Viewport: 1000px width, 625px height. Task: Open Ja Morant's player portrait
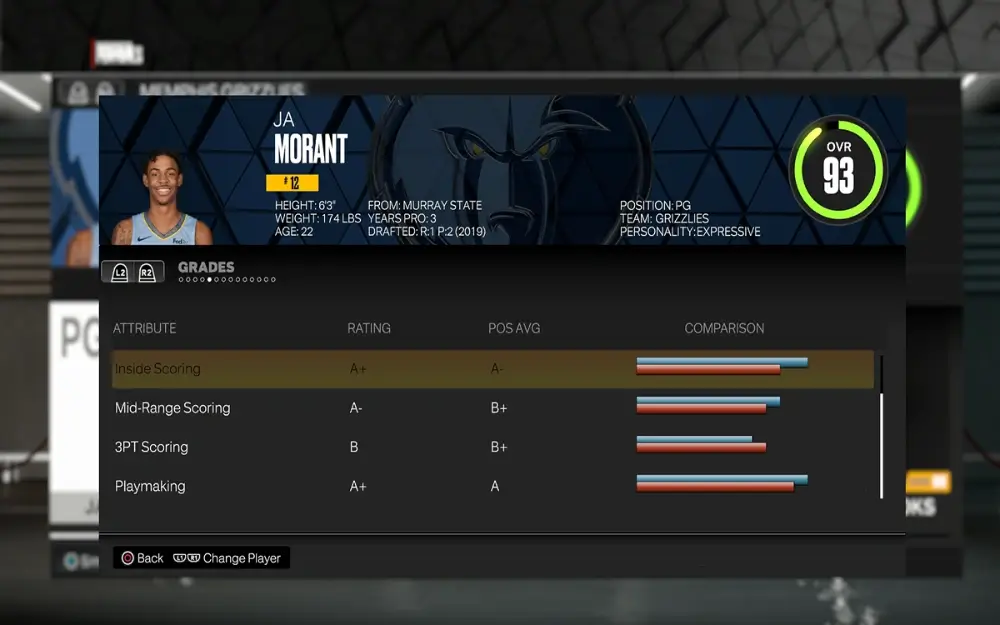coord(163,200)
